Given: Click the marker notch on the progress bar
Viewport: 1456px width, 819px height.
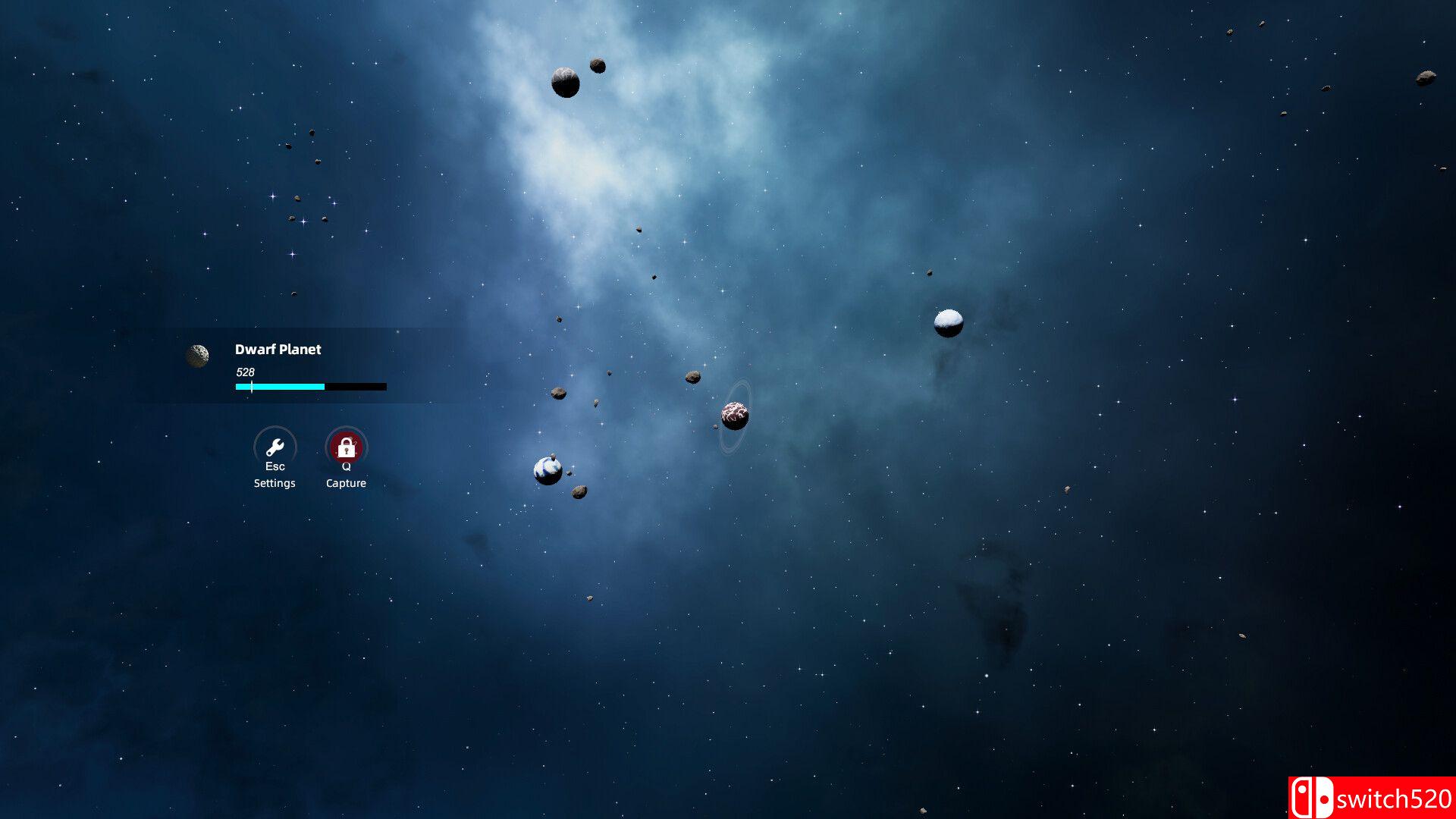Looking at the screenshot, I should [250, 386].
